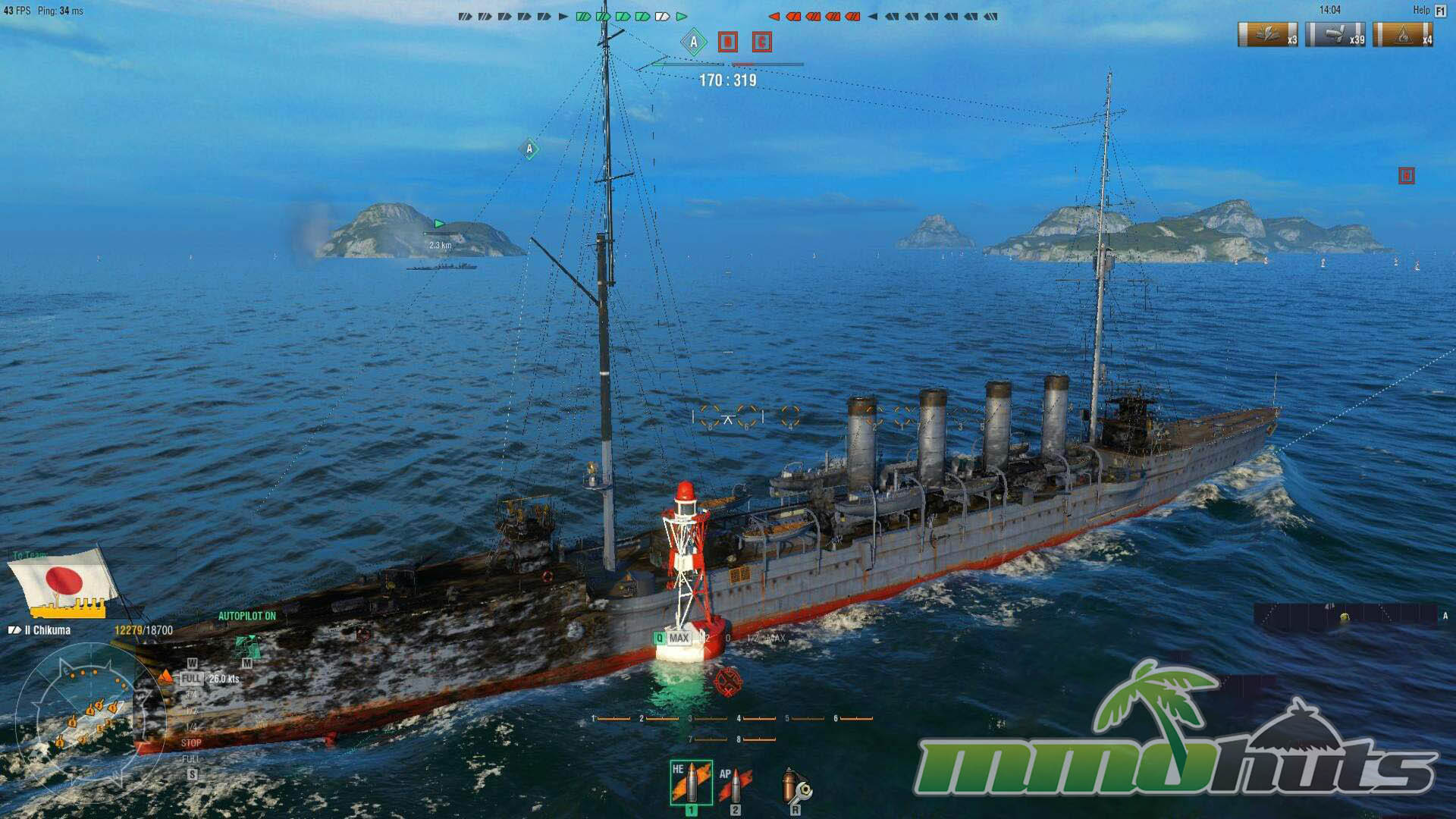Click the allied ship marker at 2.3 km

(440, 224)
